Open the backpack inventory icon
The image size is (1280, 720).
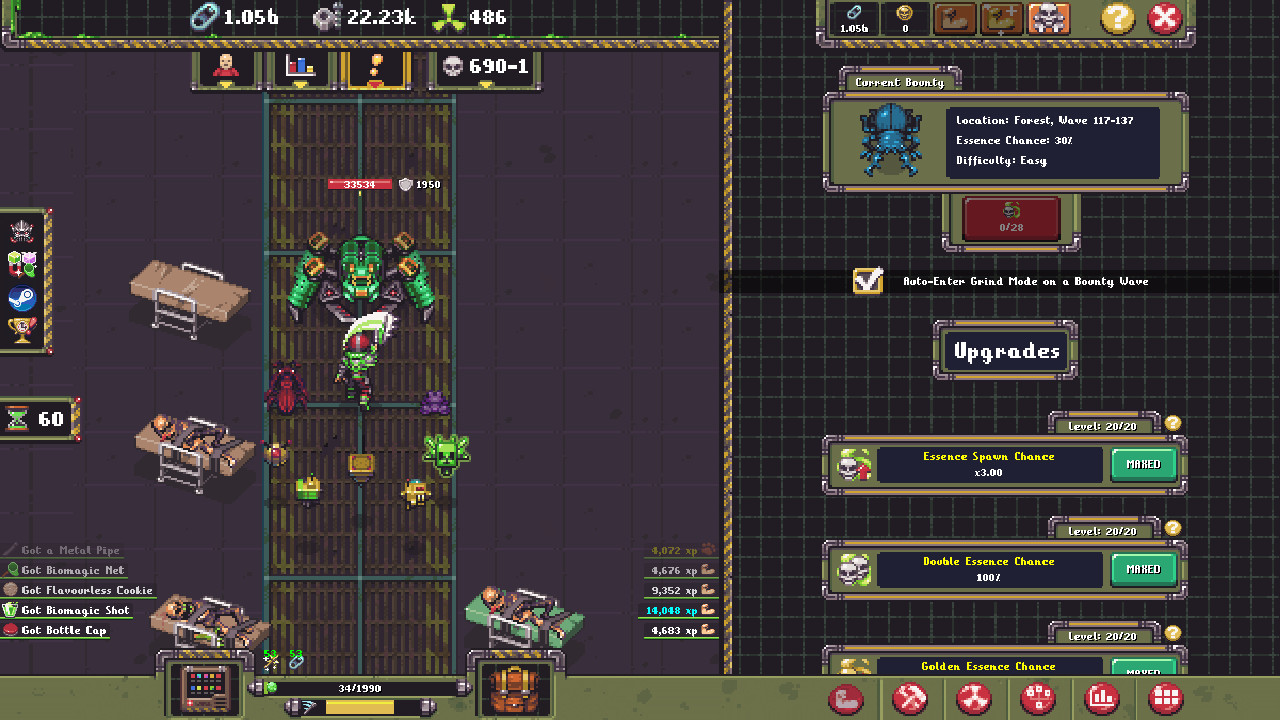(516, 690)
